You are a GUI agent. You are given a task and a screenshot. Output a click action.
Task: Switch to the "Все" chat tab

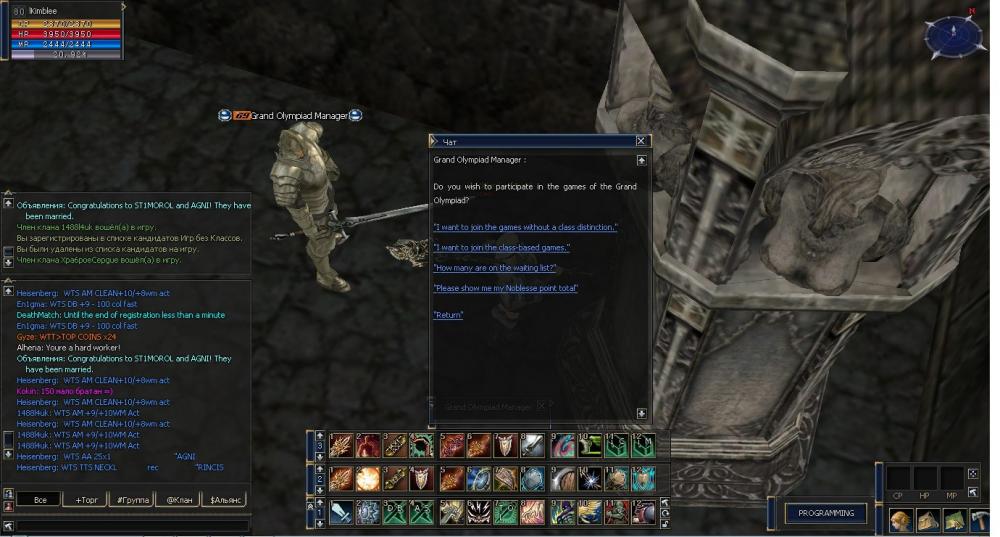point(39,499)
